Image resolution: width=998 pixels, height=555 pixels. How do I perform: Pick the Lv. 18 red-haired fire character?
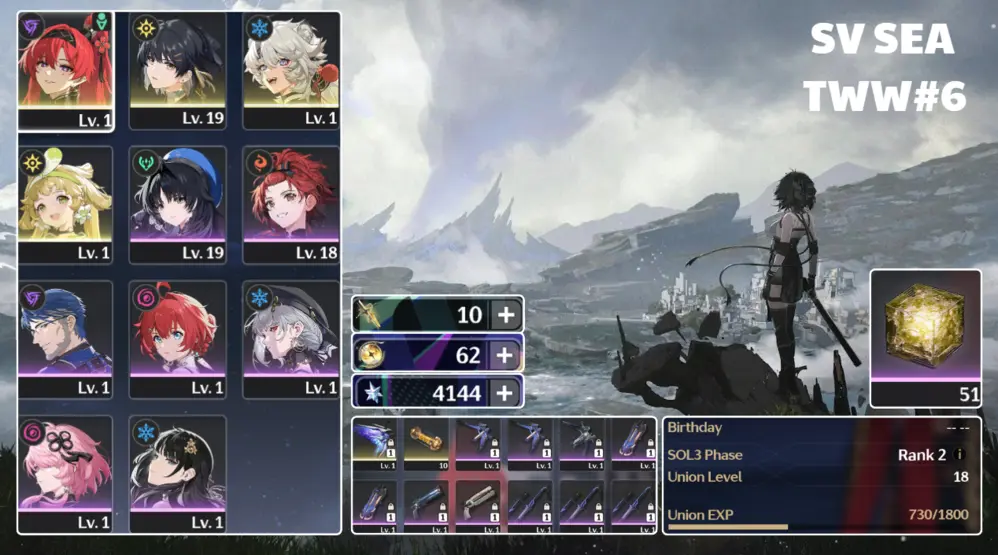click(x=291, y=200)
